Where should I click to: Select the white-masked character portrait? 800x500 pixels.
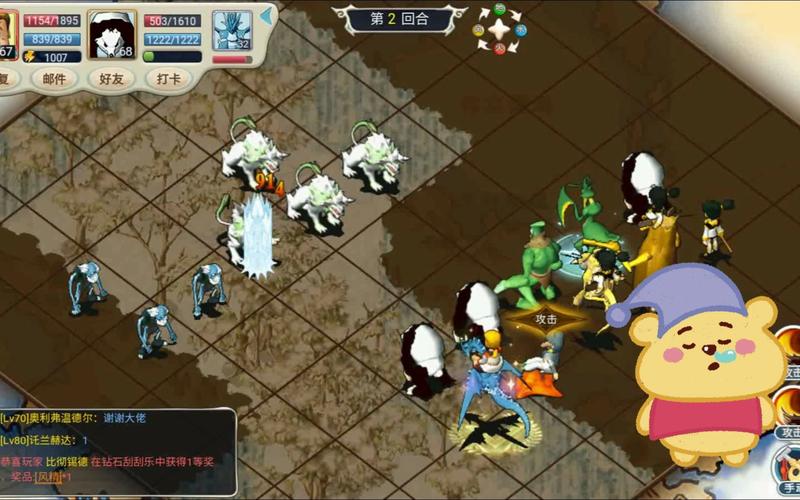[111, 34]
